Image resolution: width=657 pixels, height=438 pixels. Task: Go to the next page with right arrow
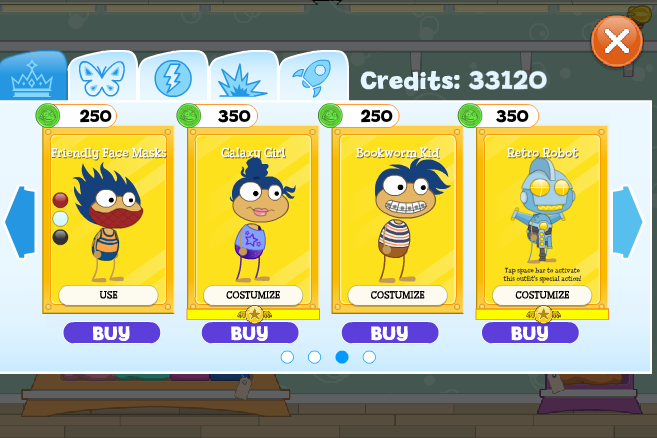pyautogui.click(x=627, y=222)
